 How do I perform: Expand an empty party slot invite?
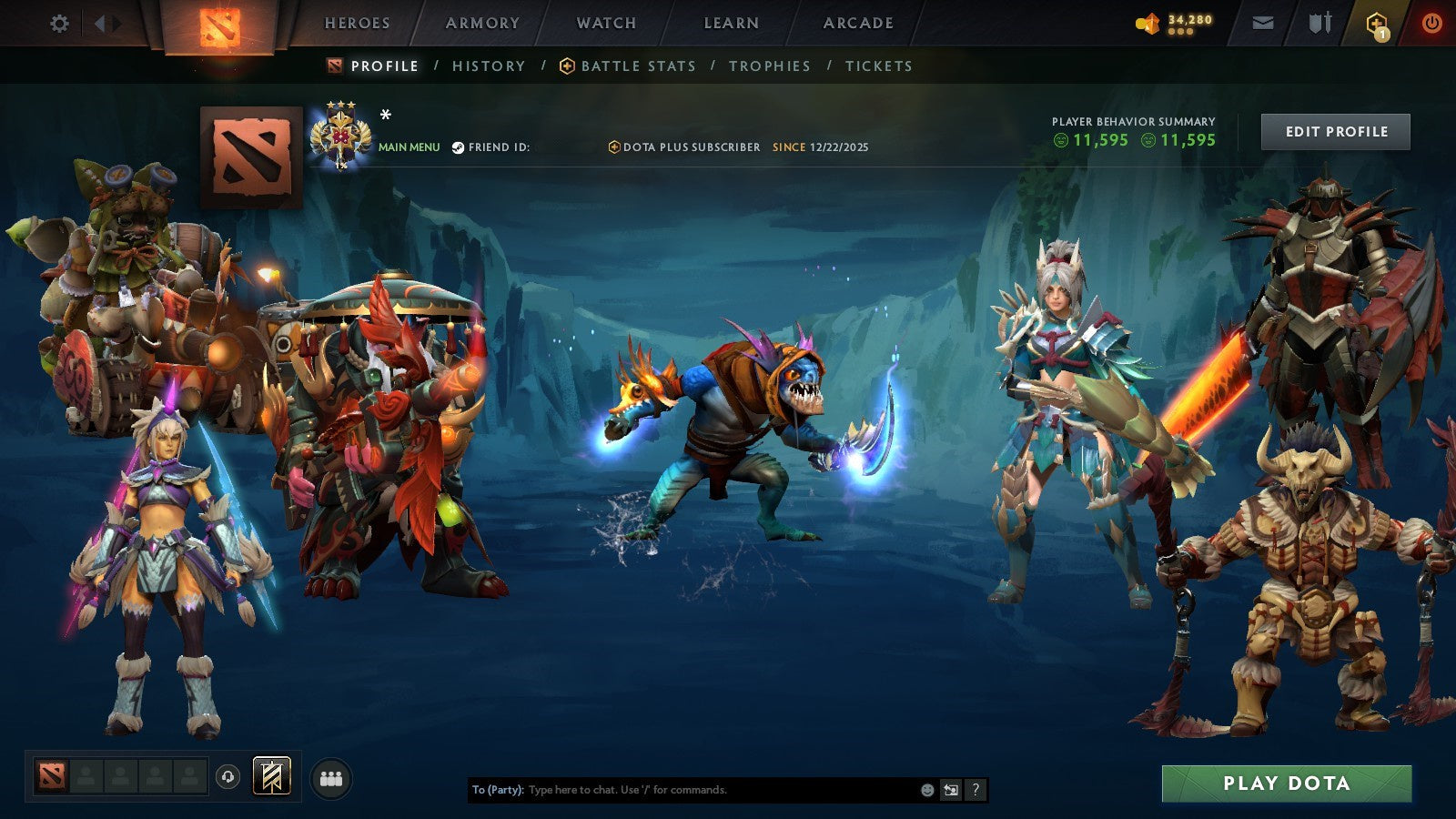click(86, 775)
